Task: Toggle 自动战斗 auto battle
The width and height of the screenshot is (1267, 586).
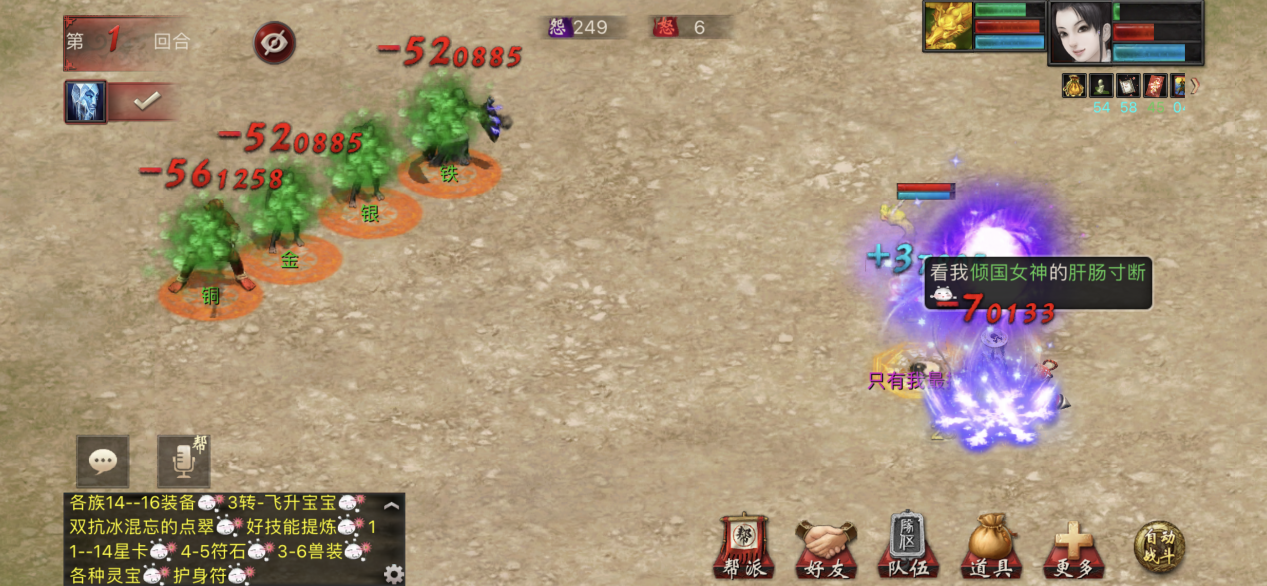Action: [x=1159, y=548]
